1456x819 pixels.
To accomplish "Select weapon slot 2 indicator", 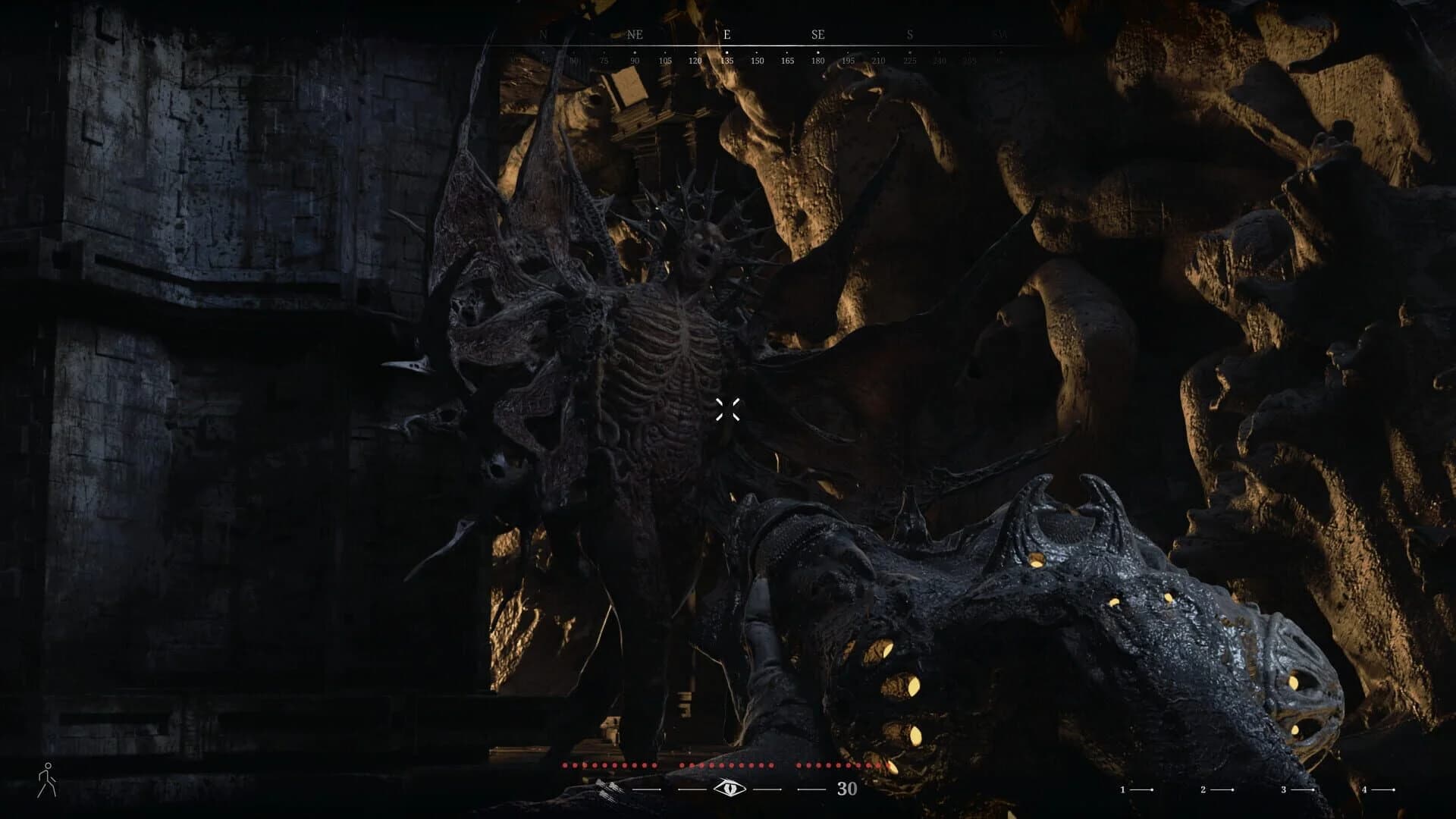I will [1203, 789].
